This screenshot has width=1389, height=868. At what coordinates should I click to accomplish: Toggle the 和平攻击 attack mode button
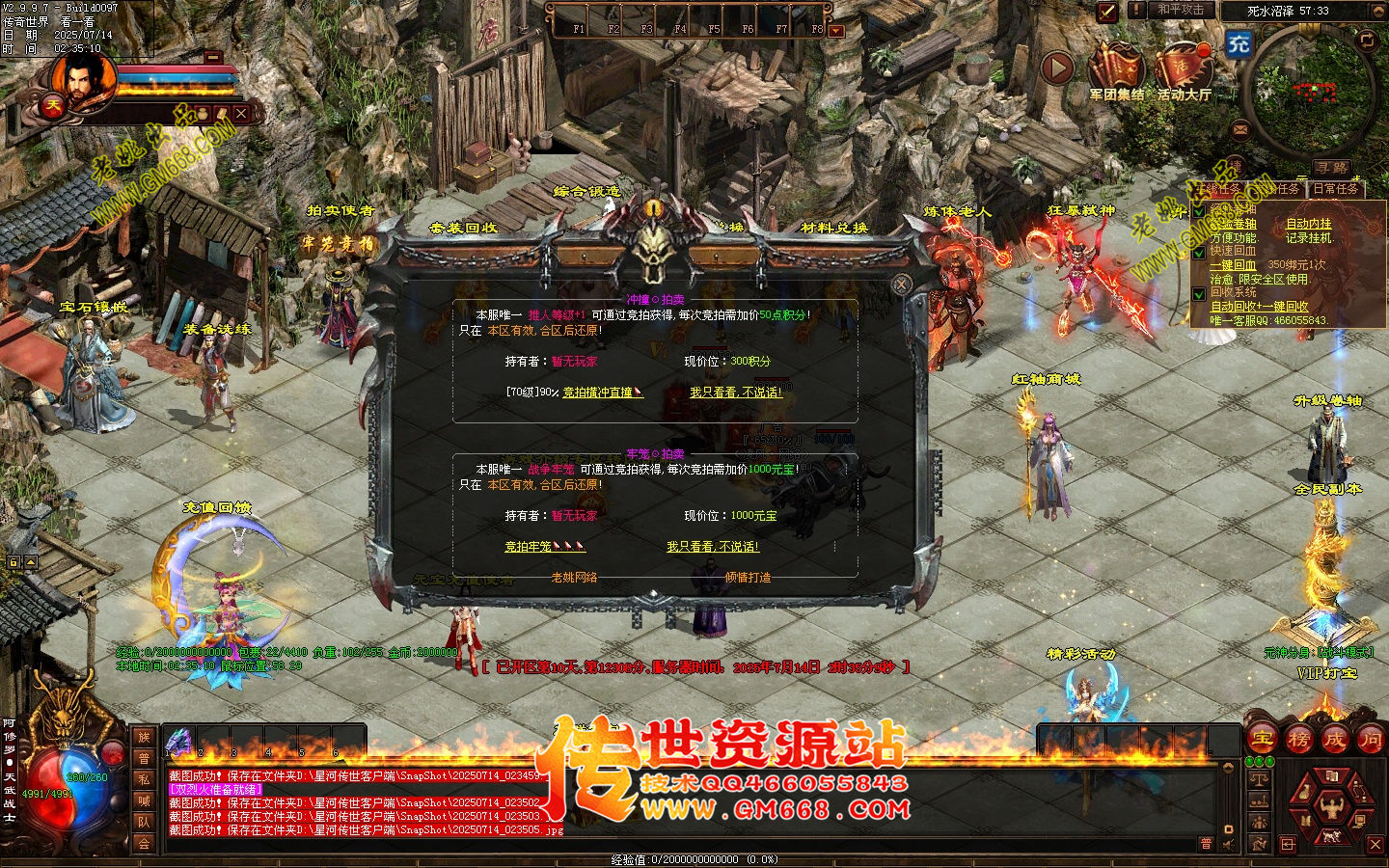(1180, 11)
